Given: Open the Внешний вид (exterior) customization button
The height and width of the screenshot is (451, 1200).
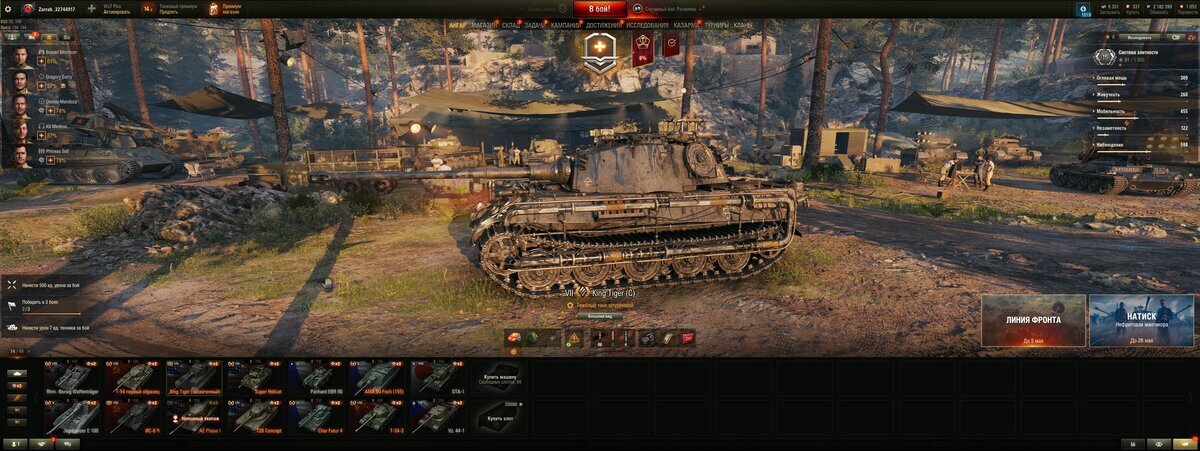Looking at the screenshot, I should [599, 316].
